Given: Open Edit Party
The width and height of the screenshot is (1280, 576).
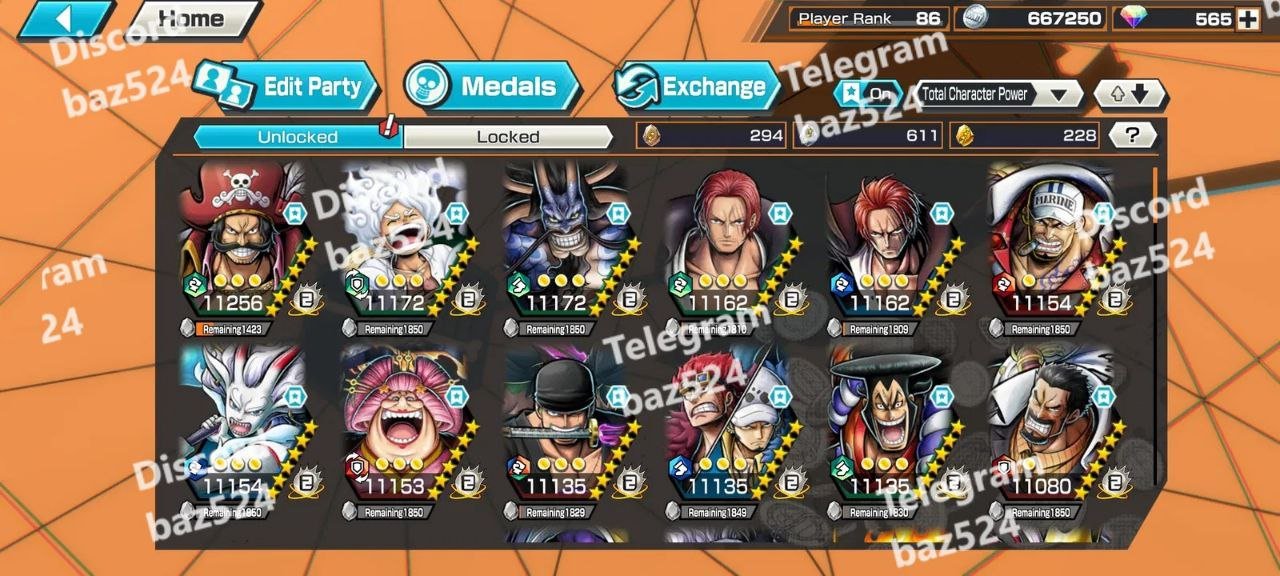Looking at the screenshot, I should pos(289,87).
